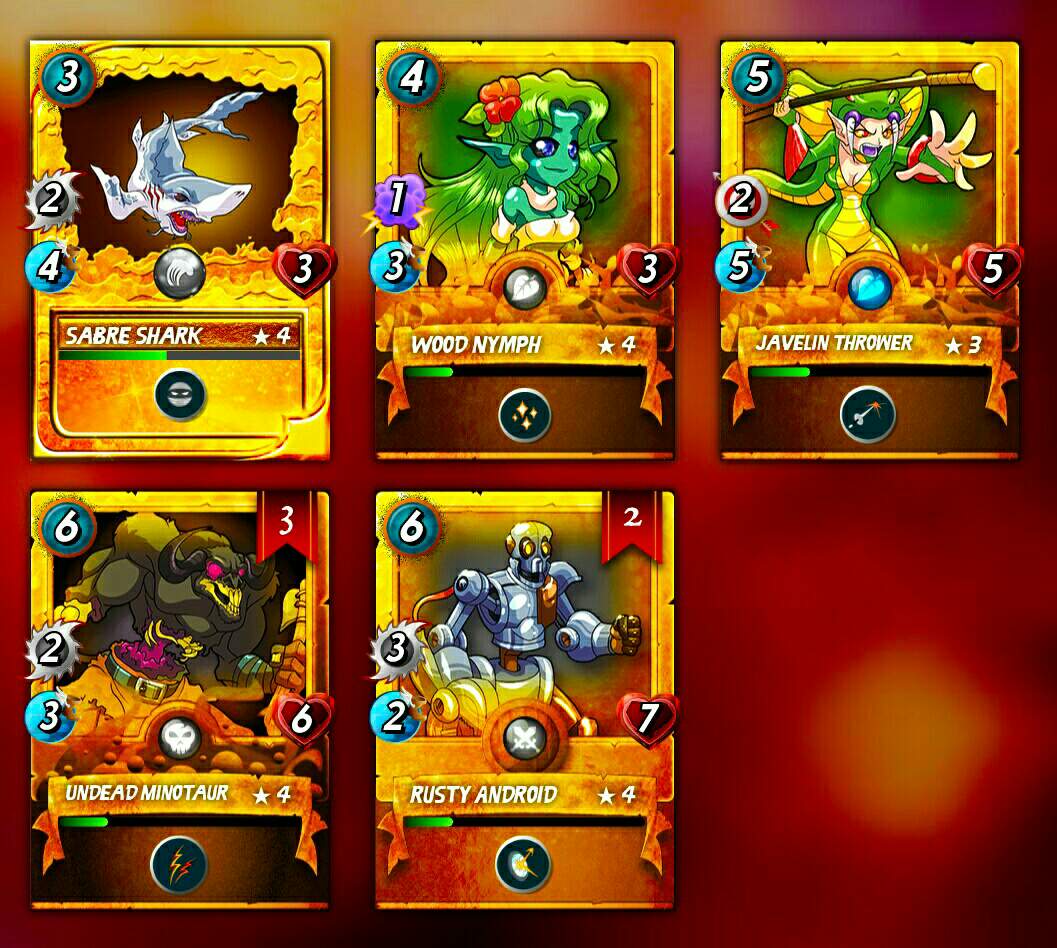1057x948 pixels.
Task: Choose the Wood Nymph card
Action: click(525, 200)
